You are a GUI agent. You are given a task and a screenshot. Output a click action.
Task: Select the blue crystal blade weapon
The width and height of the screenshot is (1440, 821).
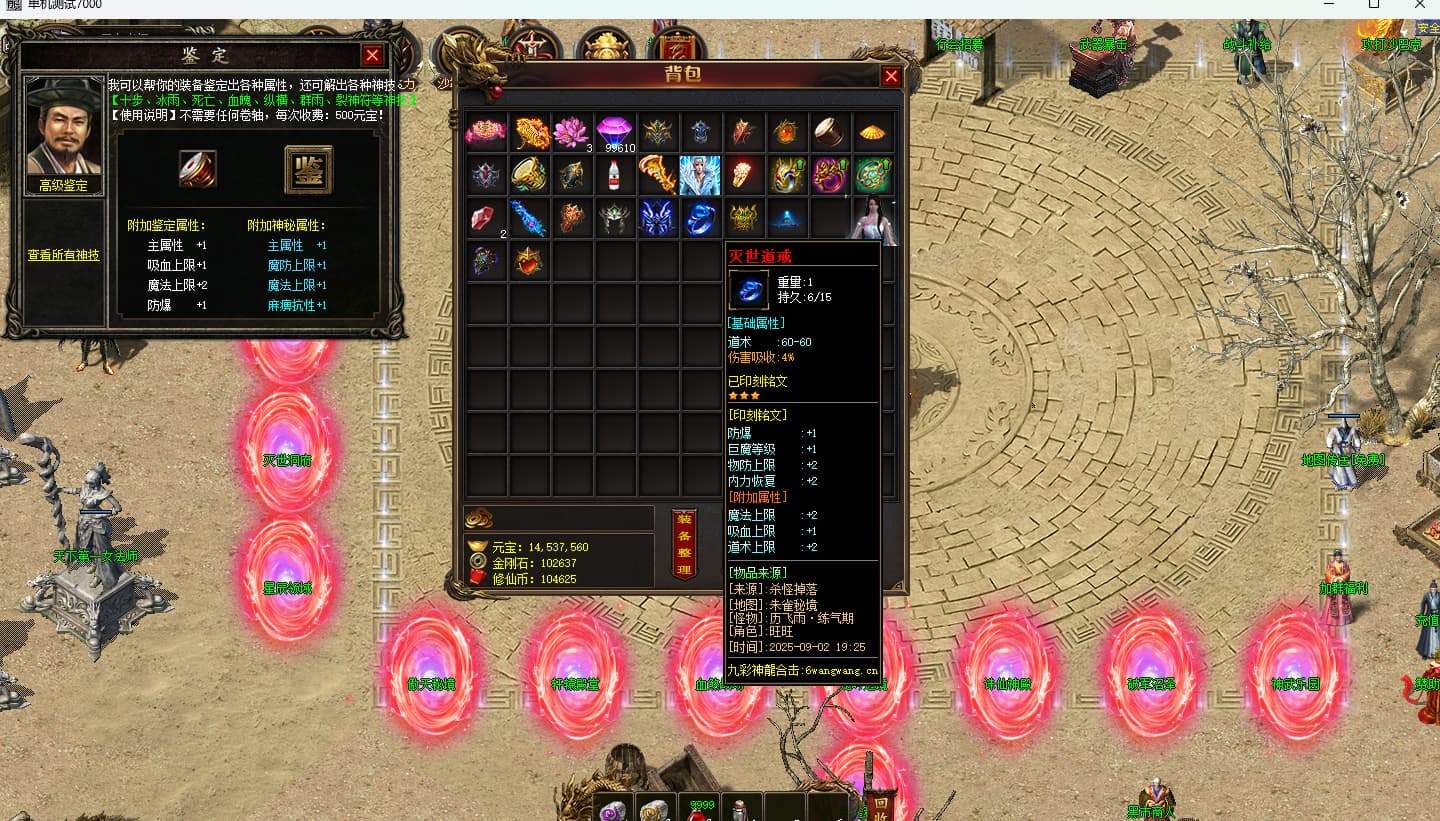click(529, 219)
